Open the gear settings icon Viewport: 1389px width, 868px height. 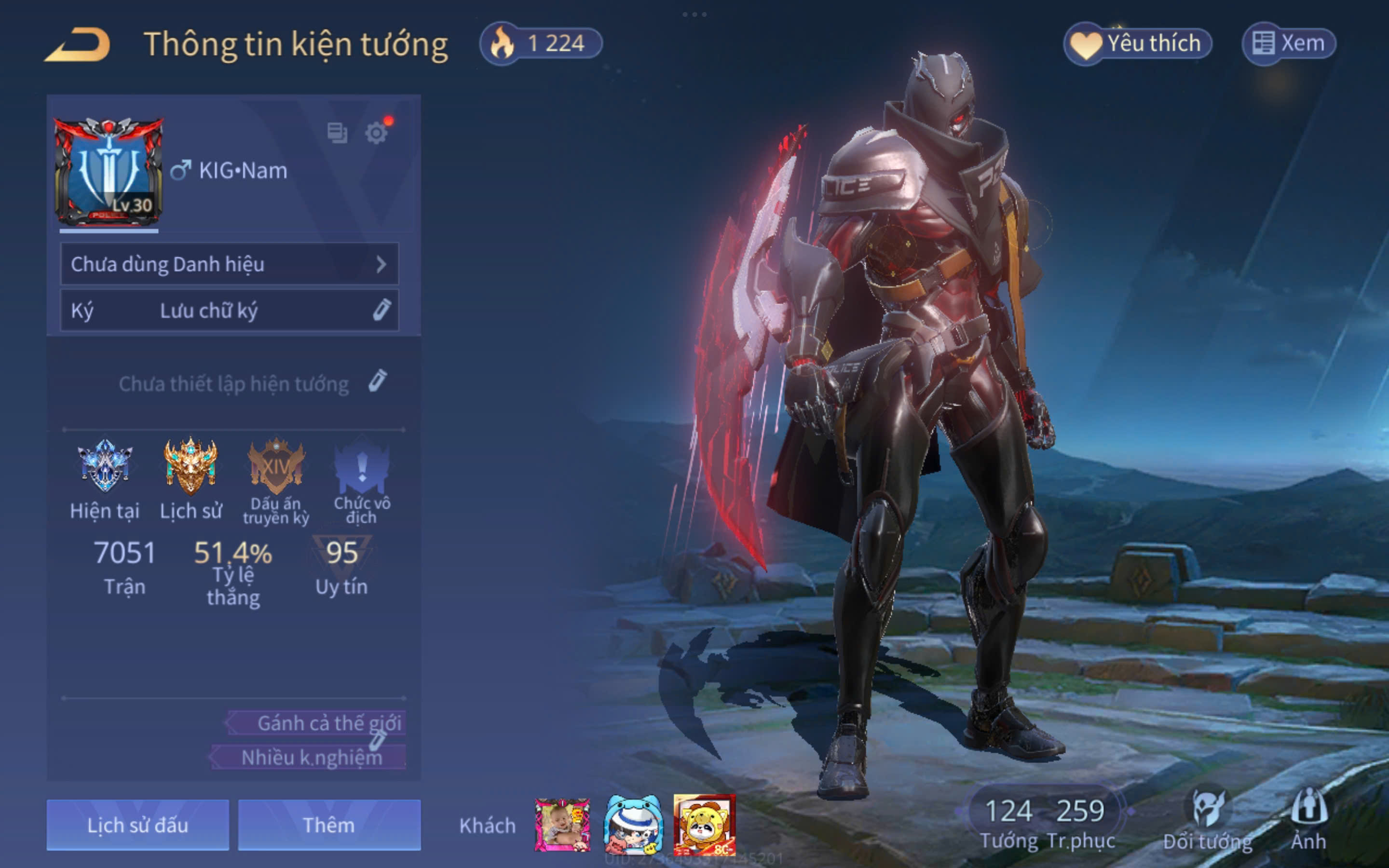pyautogui.click(x=377, y=133)
